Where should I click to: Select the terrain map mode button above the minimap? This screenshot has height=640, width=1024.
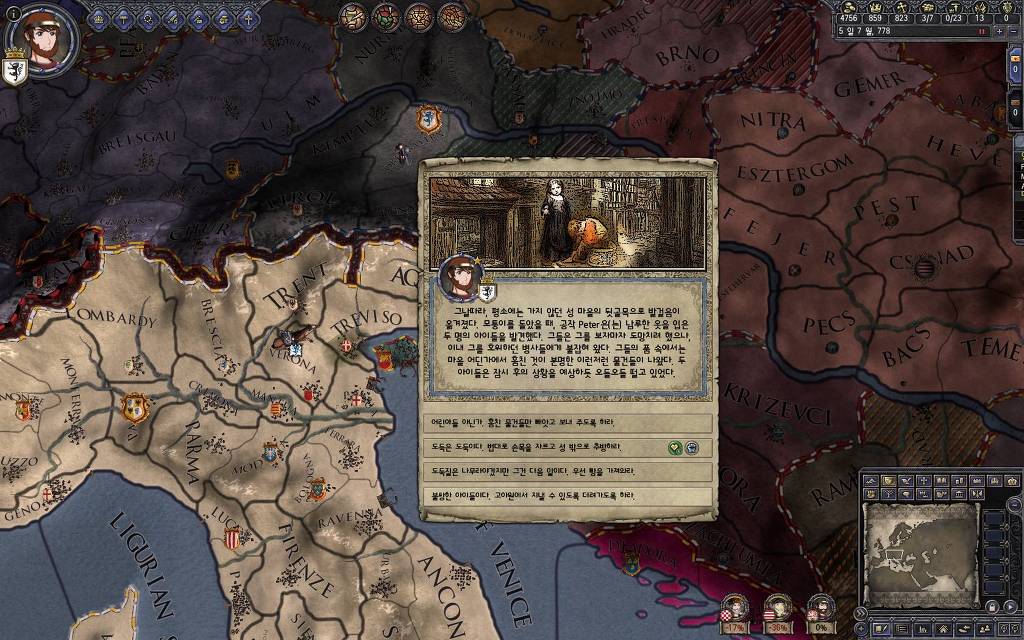pos(871,482)
